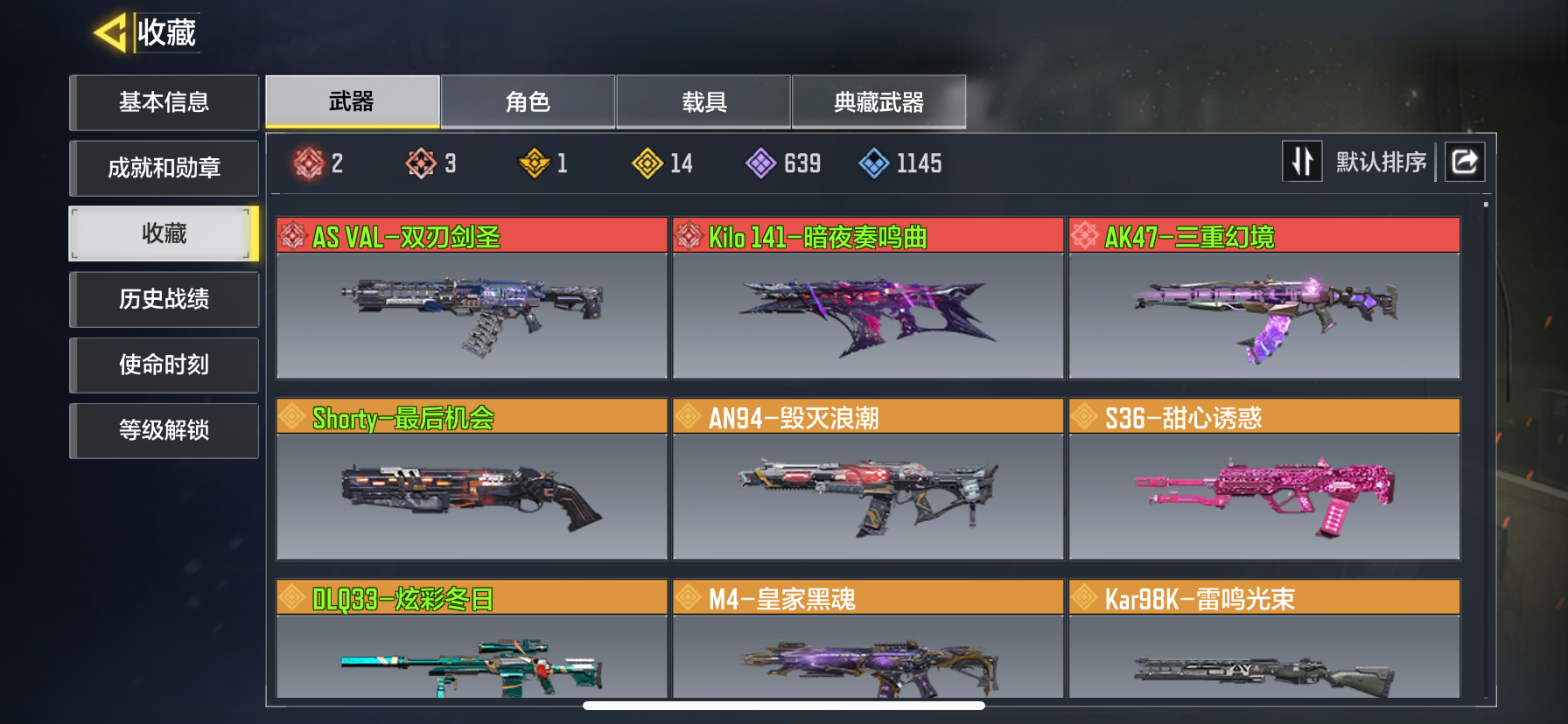1568x724 pixels.
Task: Switch to the 典藏武器 tab
Action: (x=878, y=102)
